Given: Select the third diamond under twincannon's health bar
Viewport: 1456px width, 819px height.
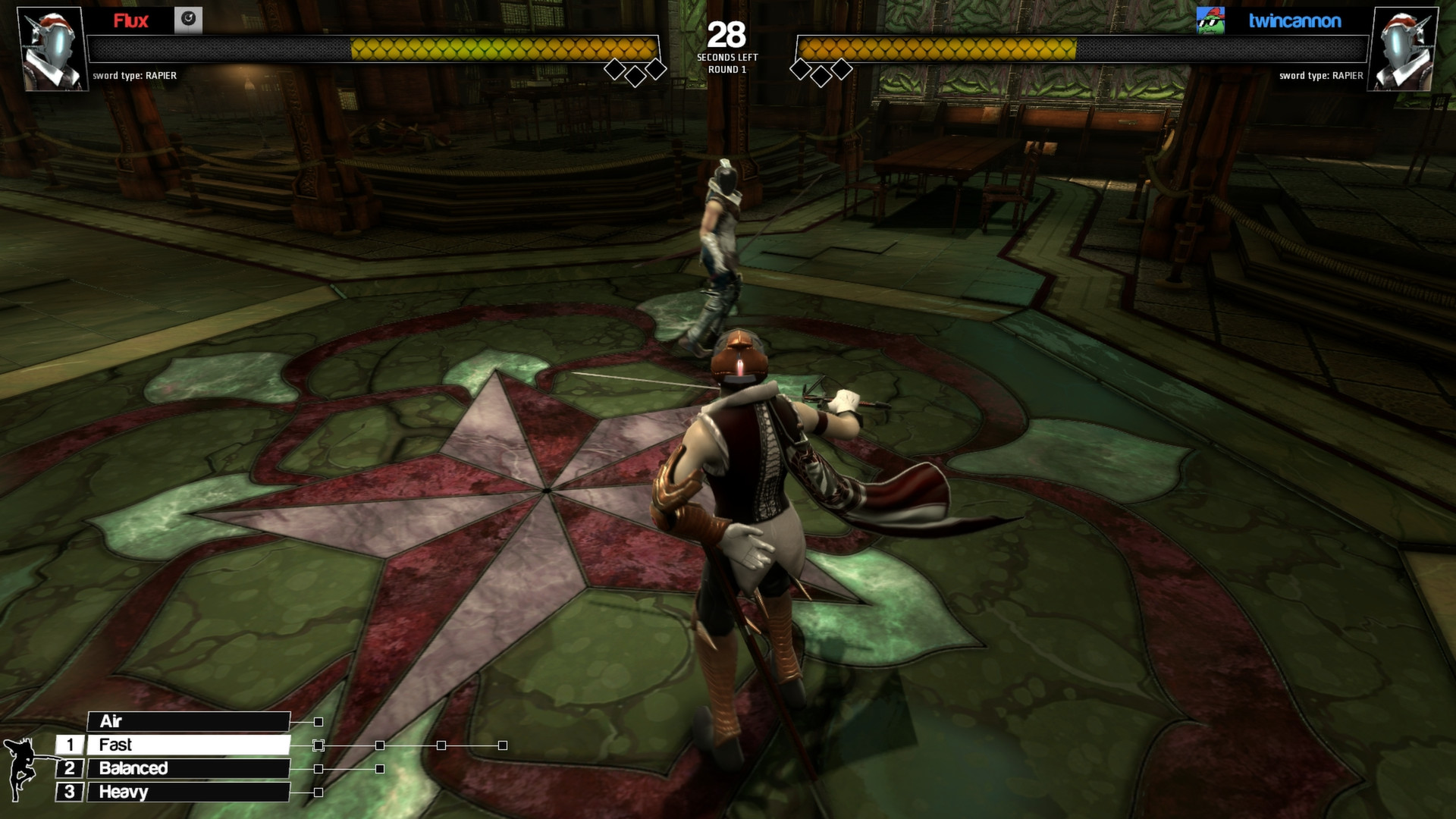Looking at the screenshot, I should [x=842, y=69].
